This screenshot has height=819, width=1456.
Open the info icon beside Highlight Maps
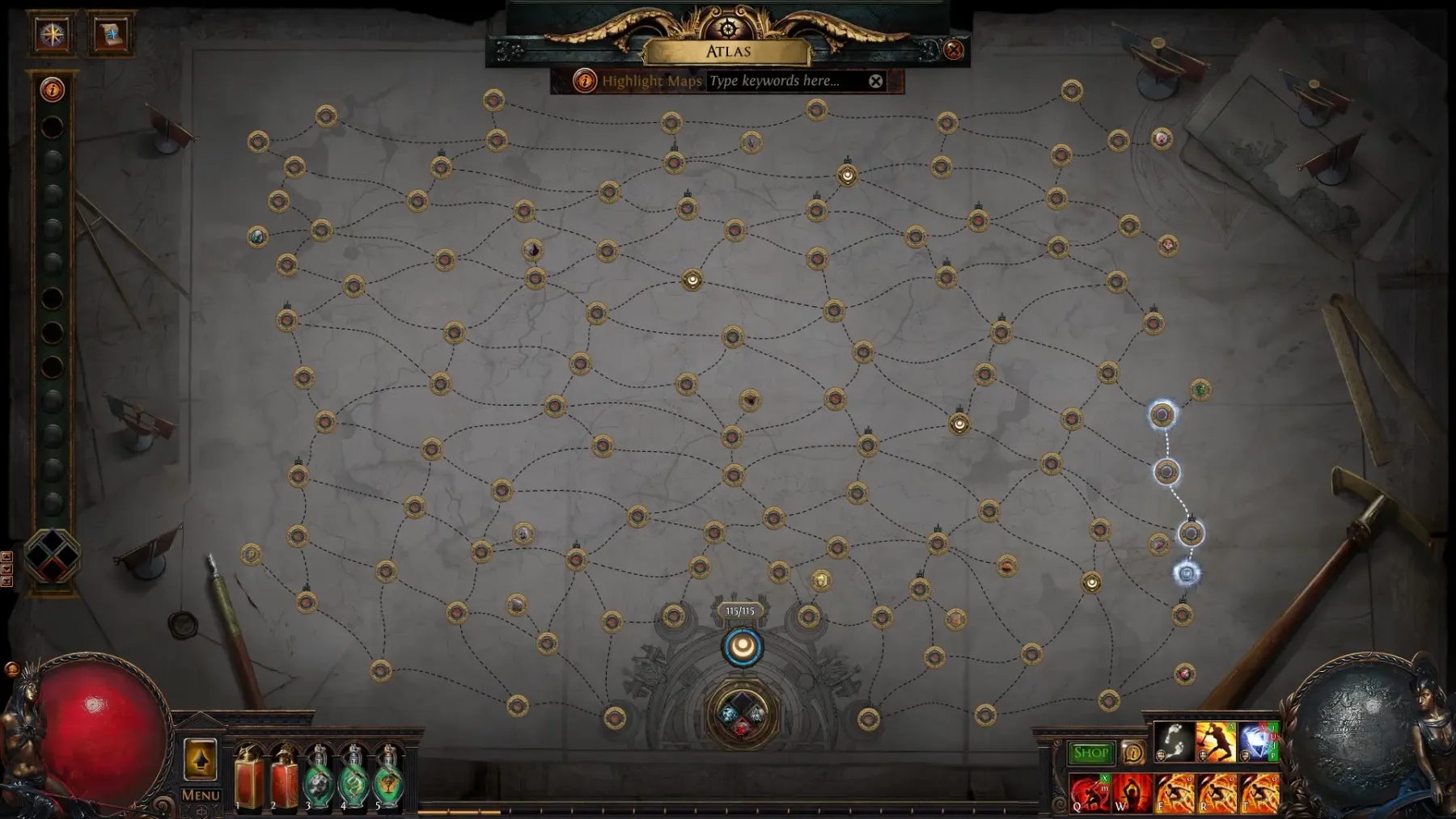pos(584,81)
